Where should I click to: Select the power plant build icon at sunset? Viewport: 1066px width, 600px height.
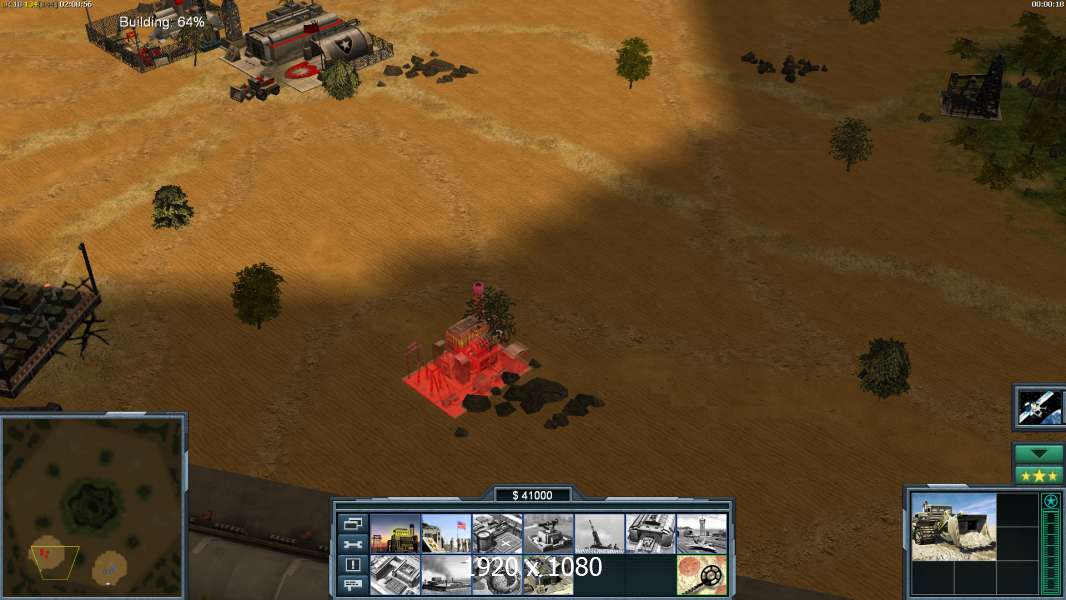(x=395, y=534)
